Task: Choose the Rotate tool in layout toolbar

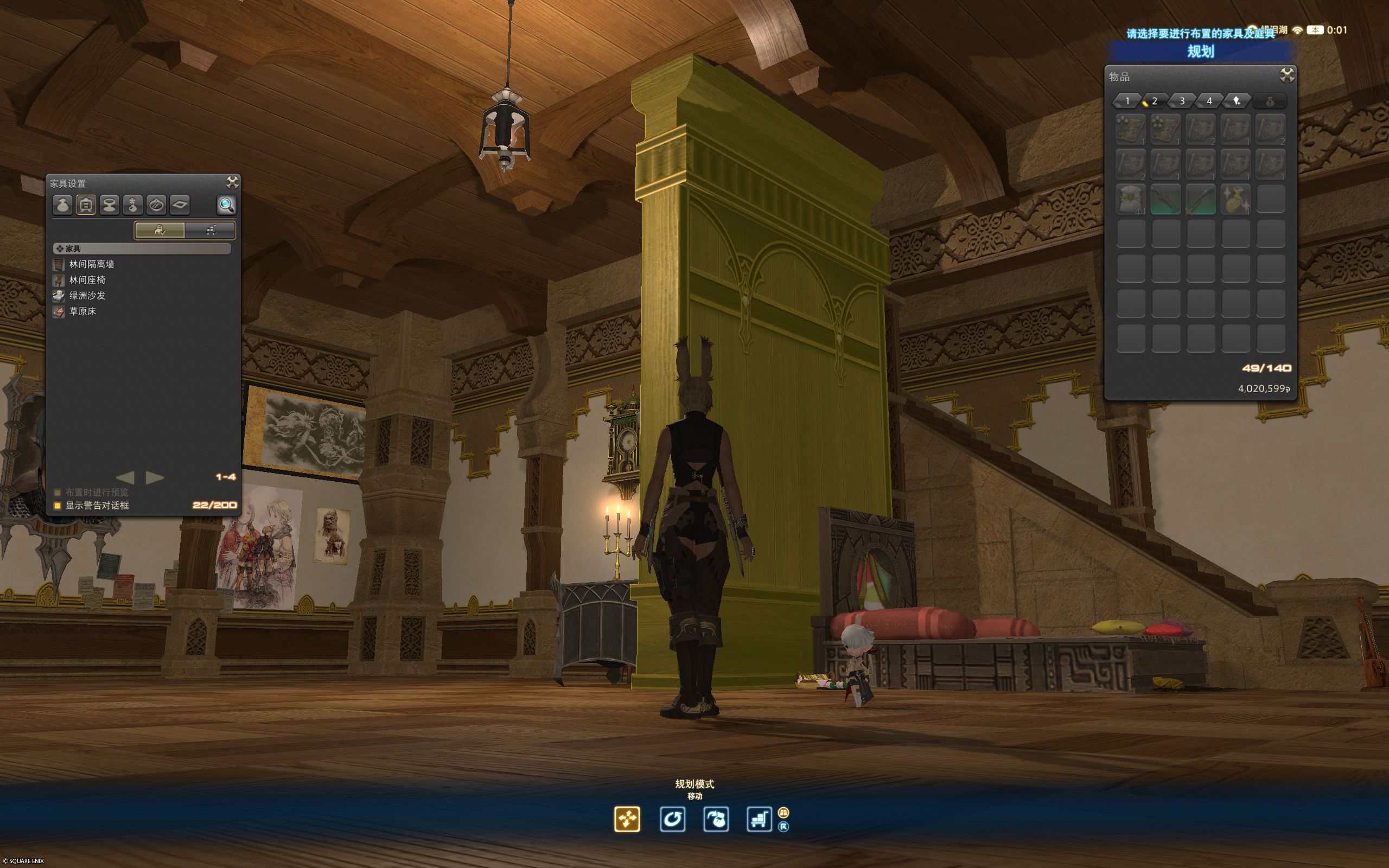Action: coord(672,819)
